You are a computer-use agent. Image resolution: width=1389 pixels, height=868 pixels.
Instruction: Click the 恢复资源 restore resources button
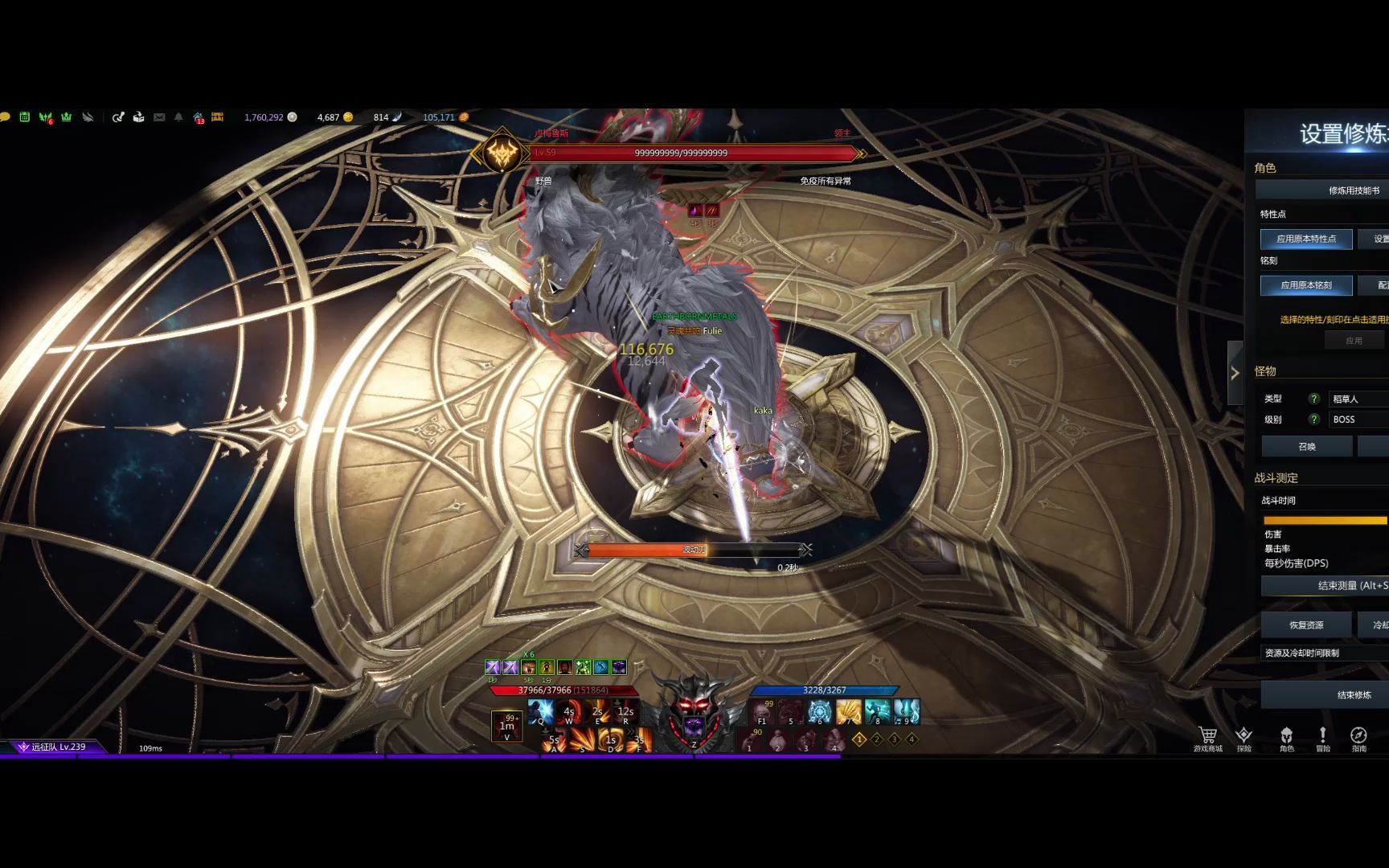tap(1306, 625)
